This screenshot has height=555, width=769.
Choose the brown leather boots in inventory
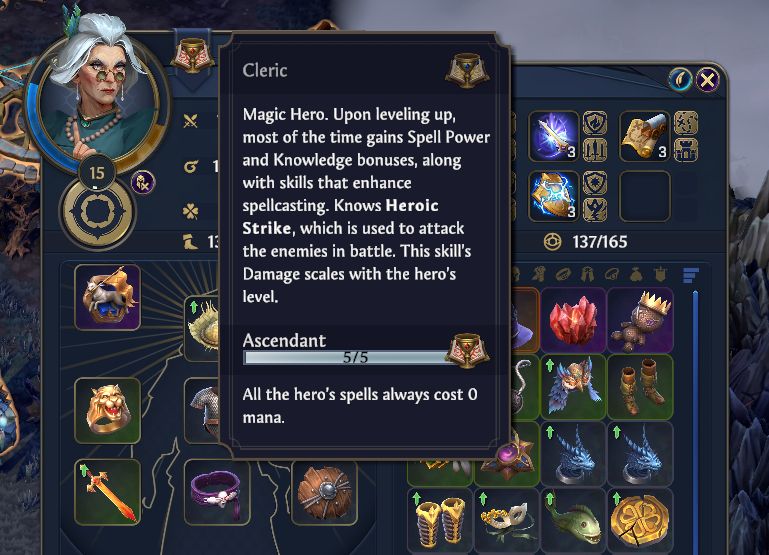point(639,386)
